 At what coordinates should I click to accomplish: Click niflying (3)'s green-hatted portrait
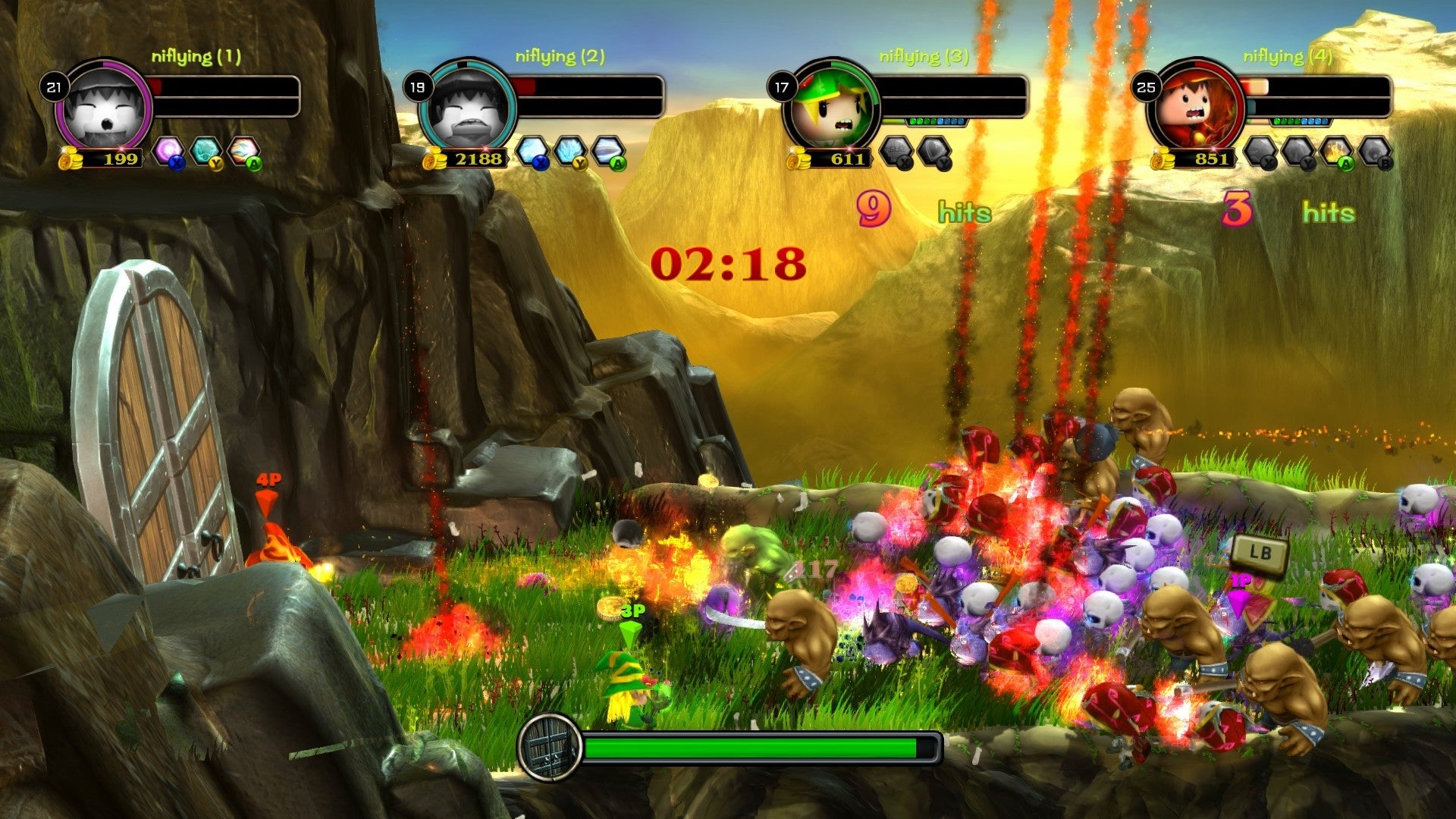pyautogui.click(x=830, y=106)
